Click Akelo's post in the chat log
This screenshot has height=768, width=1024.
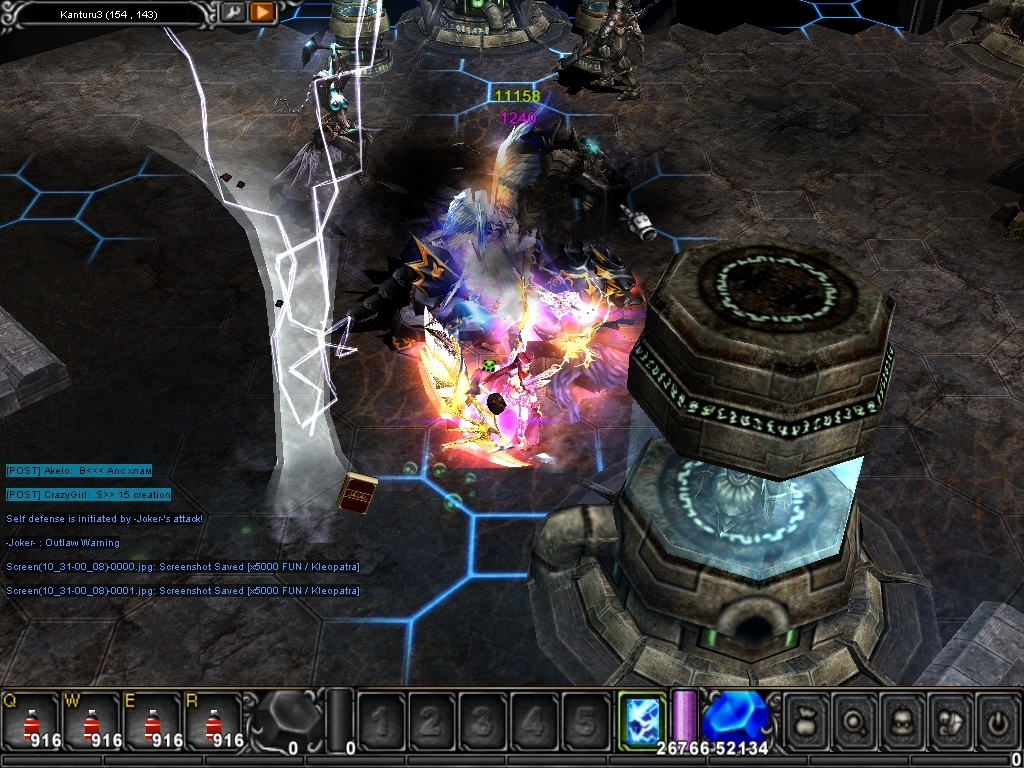coord(79,470)
